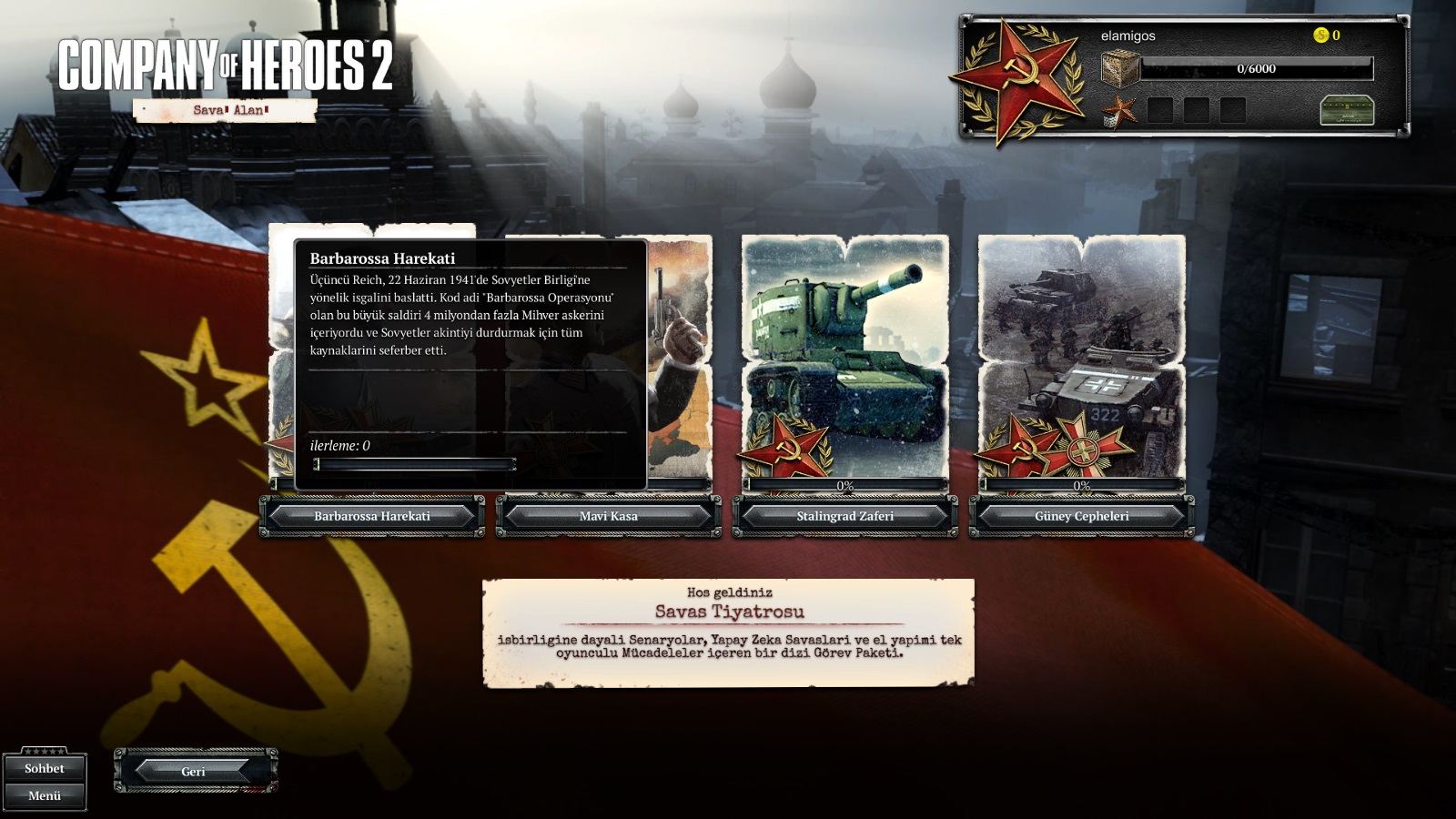Click the gold coin currency icon

pyautogui.click(x=1320, y=35)
